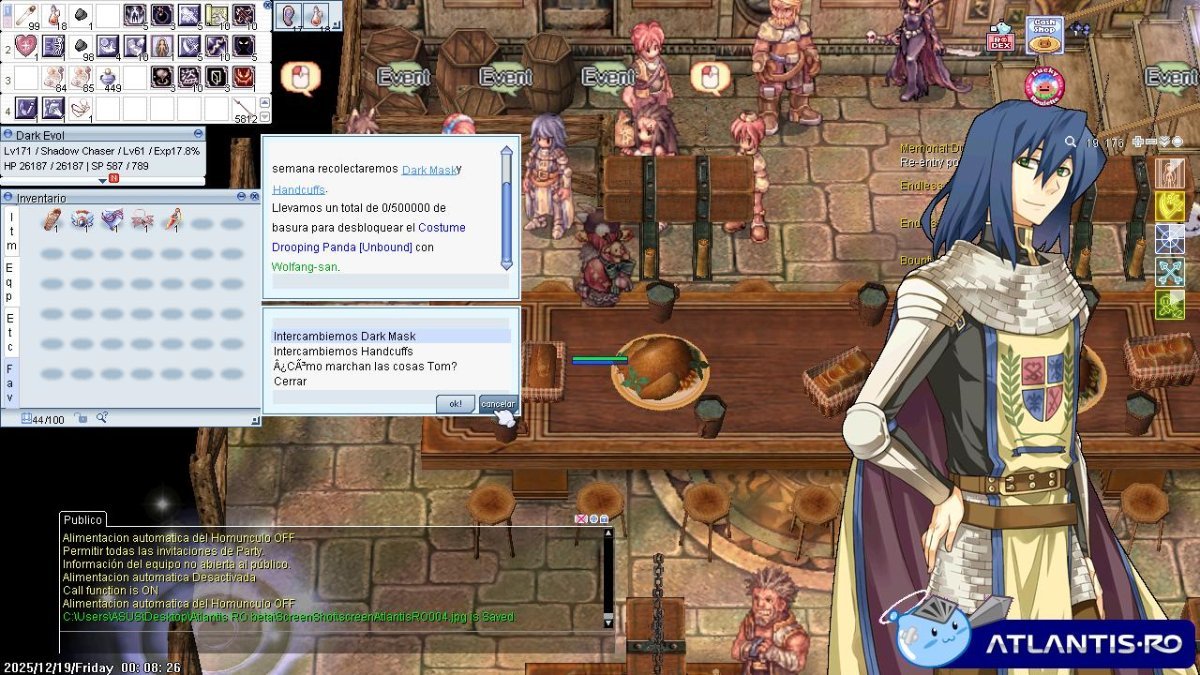Screen dimensions: 1200x675
Task: Switch to the Eqp inventory tab
Action: point(10,282)
